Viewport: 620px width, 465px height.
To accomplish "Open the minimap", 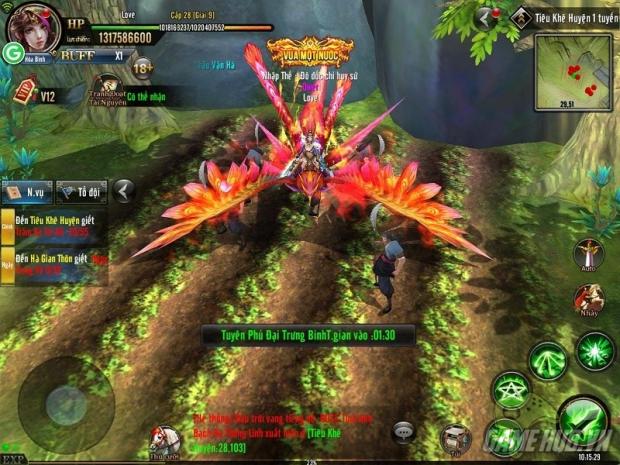I will coord(573,69).
